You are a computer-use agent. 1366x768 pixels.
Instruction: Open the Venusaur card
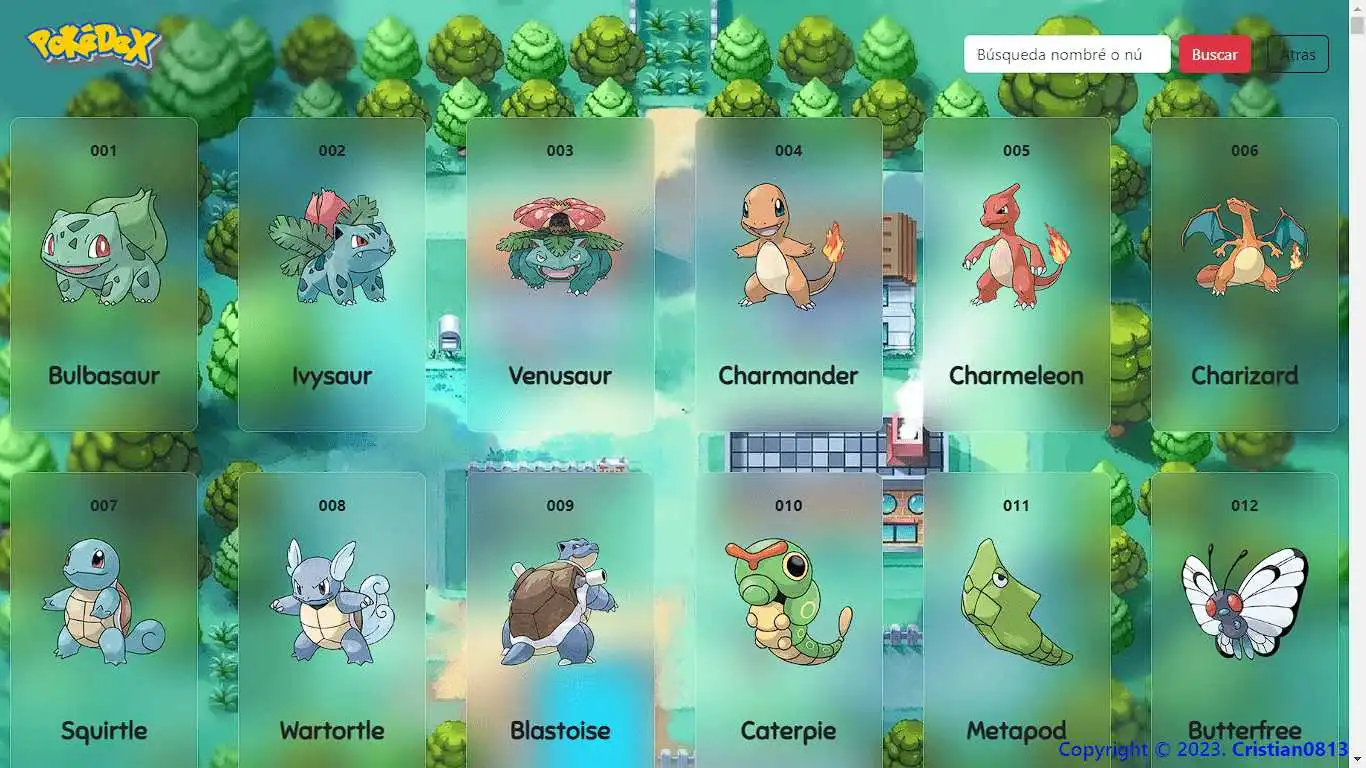tap(560, 273)
